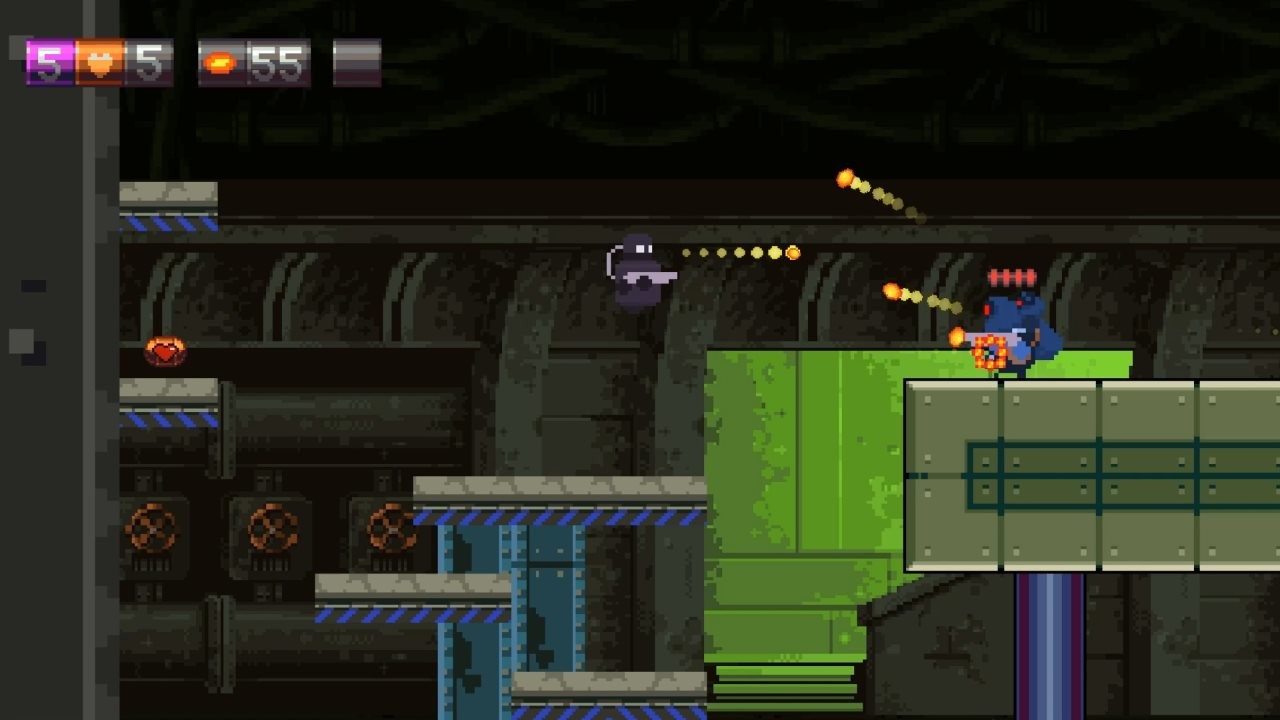This screenshot has width=1280, height=720.
Task: Click the floating heart pickup on the left platform
Action: point(168,352)
